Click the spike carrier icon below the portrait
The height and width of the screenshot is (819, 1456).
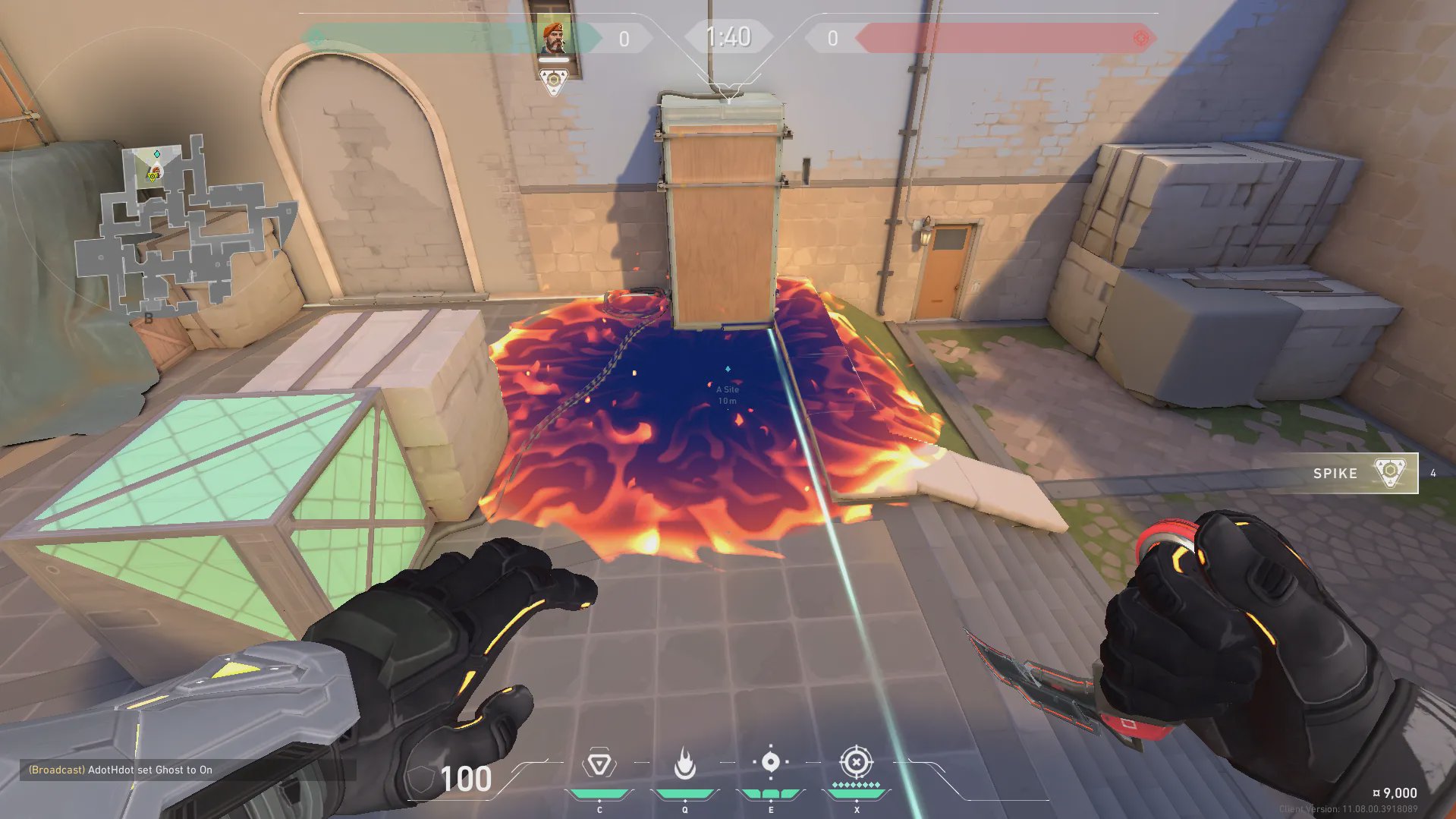point(554,81)
